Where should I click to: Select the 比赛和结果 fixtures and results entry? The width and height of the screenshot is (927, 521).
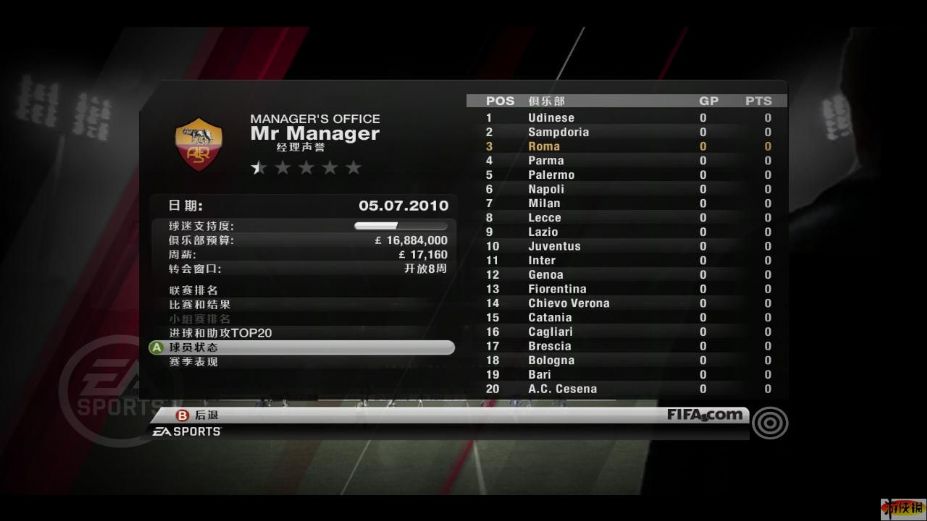(200, 304)
